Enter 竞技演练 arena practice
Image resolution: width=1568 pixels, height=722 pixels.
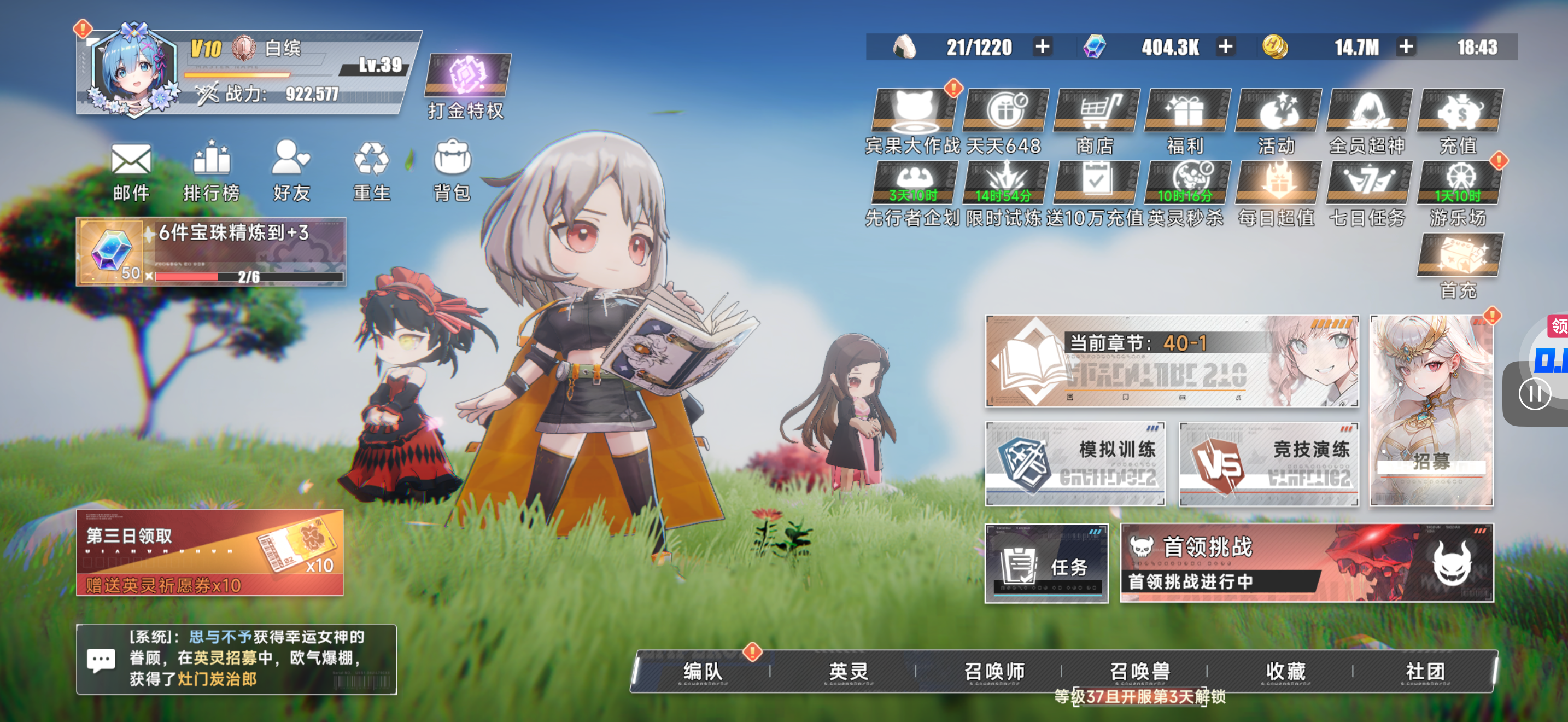pos(1269,463)
